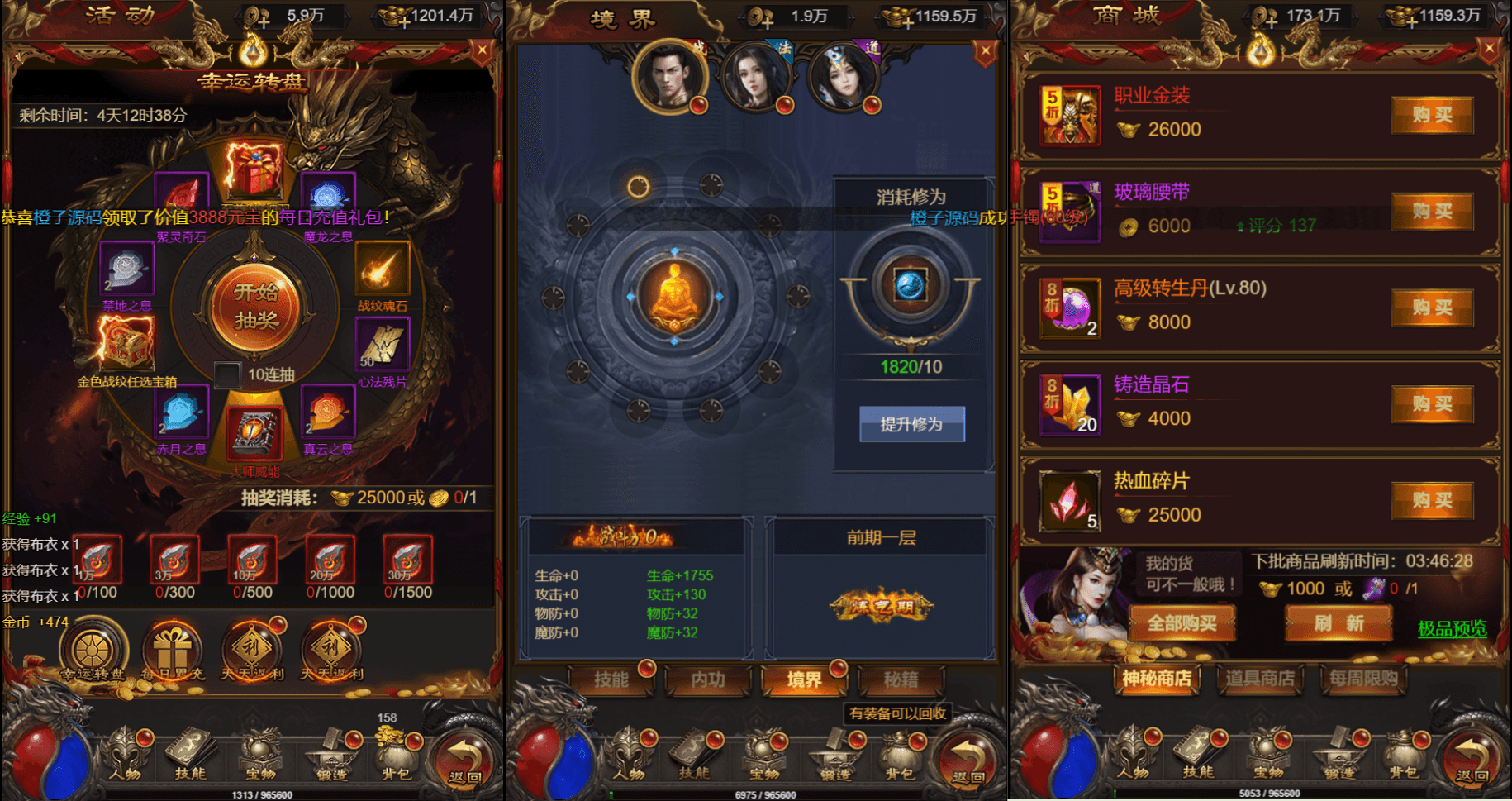
Task: Click 提升修为 to raise cultivation
Action: [911, 423]
